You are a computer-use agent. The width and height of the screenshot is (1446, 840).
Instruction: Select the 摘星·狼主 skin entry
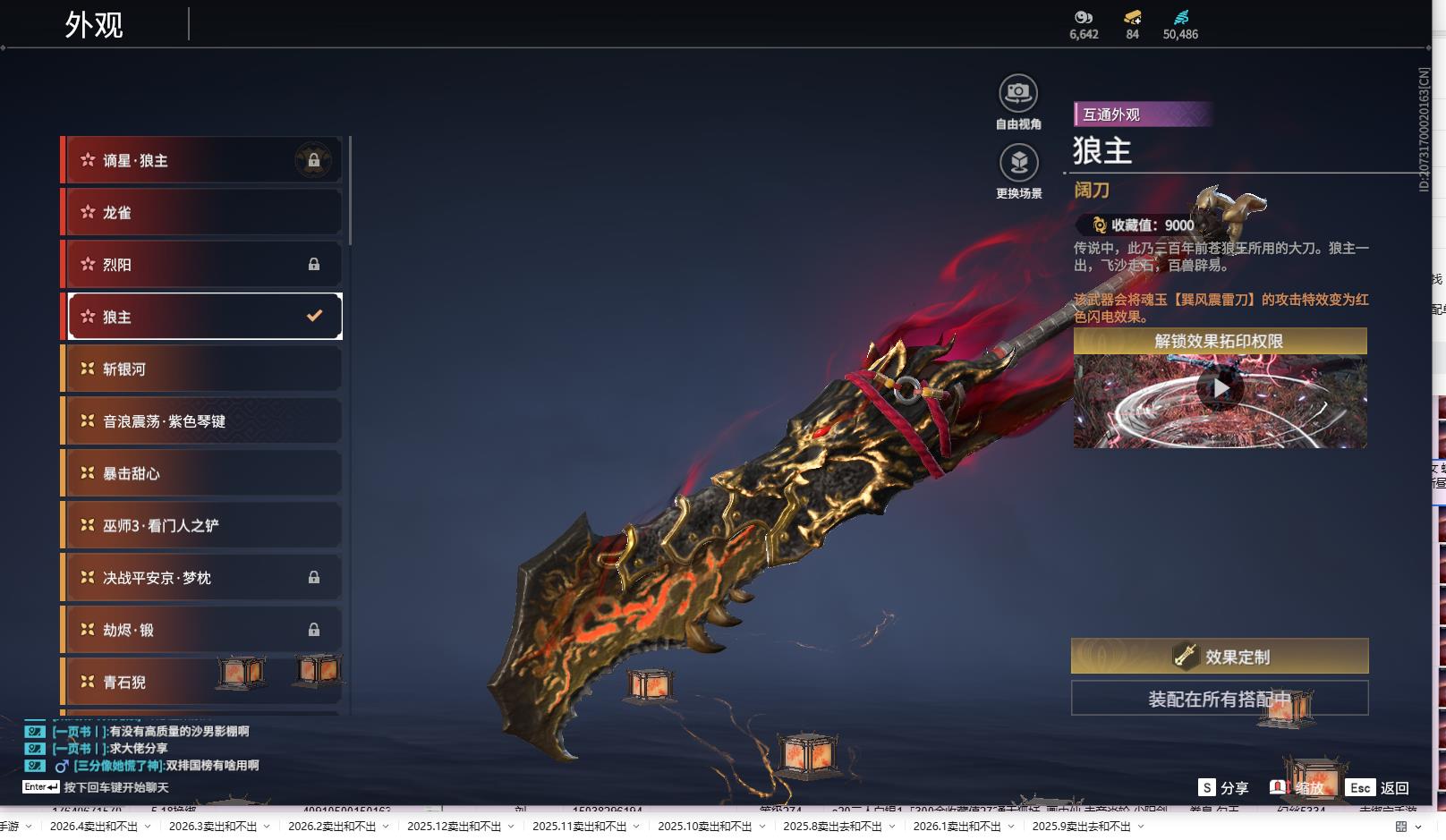tap(202, 160)
